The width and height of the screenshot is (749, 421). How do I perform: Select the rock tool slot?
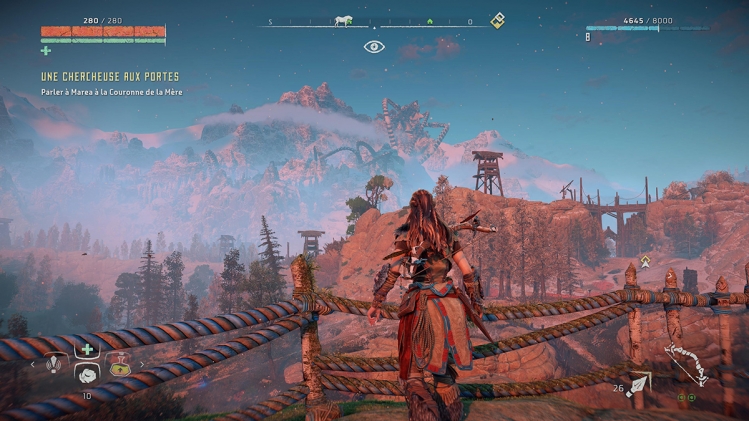(87, 373)
